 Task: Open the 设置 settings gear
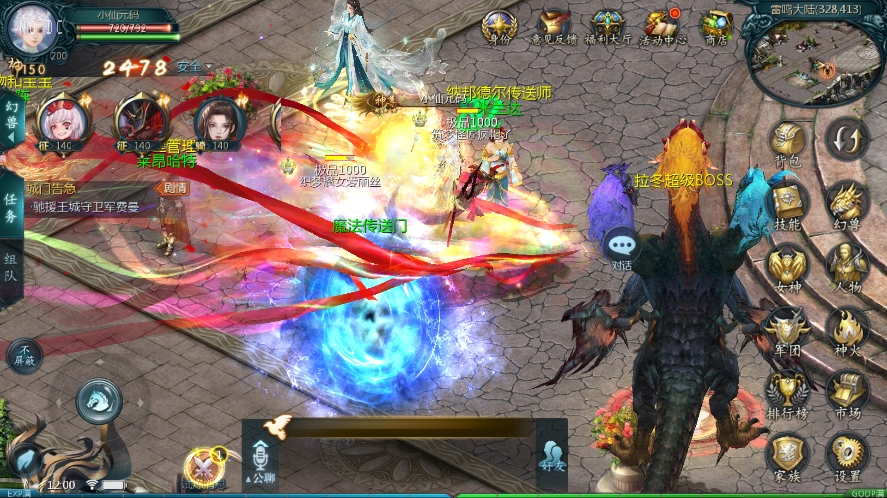click(x=847, y=454)
